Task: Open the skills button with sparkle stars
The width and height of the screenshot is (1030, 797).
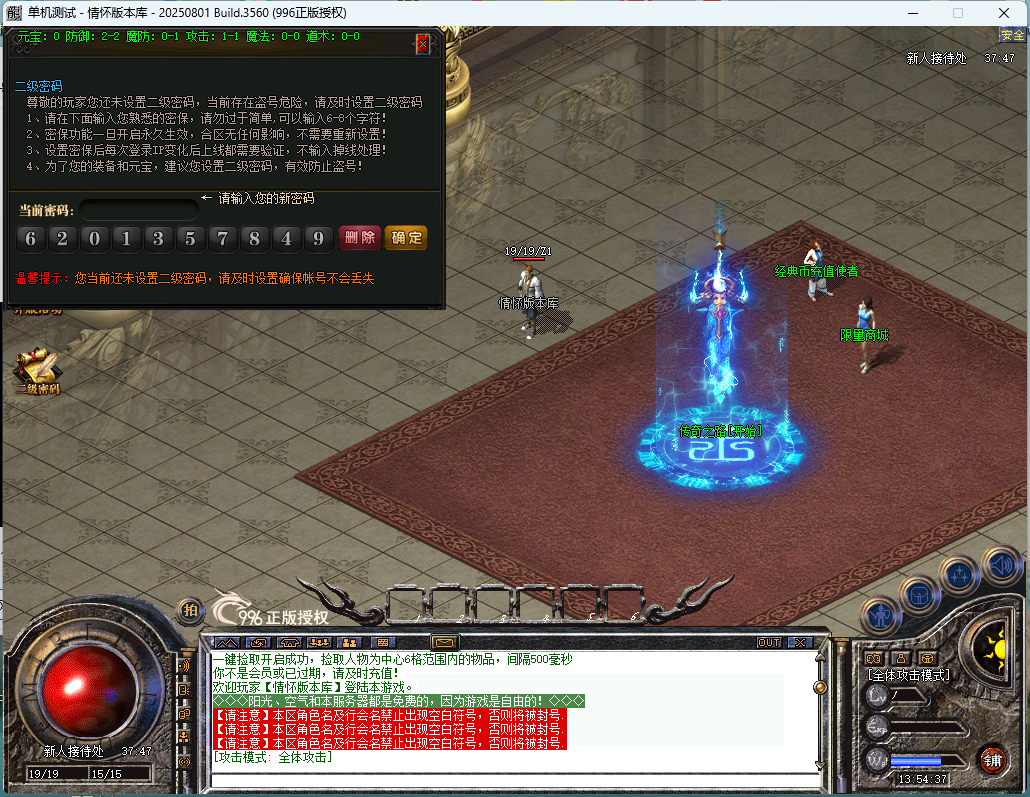Action: tap(959, 575)
